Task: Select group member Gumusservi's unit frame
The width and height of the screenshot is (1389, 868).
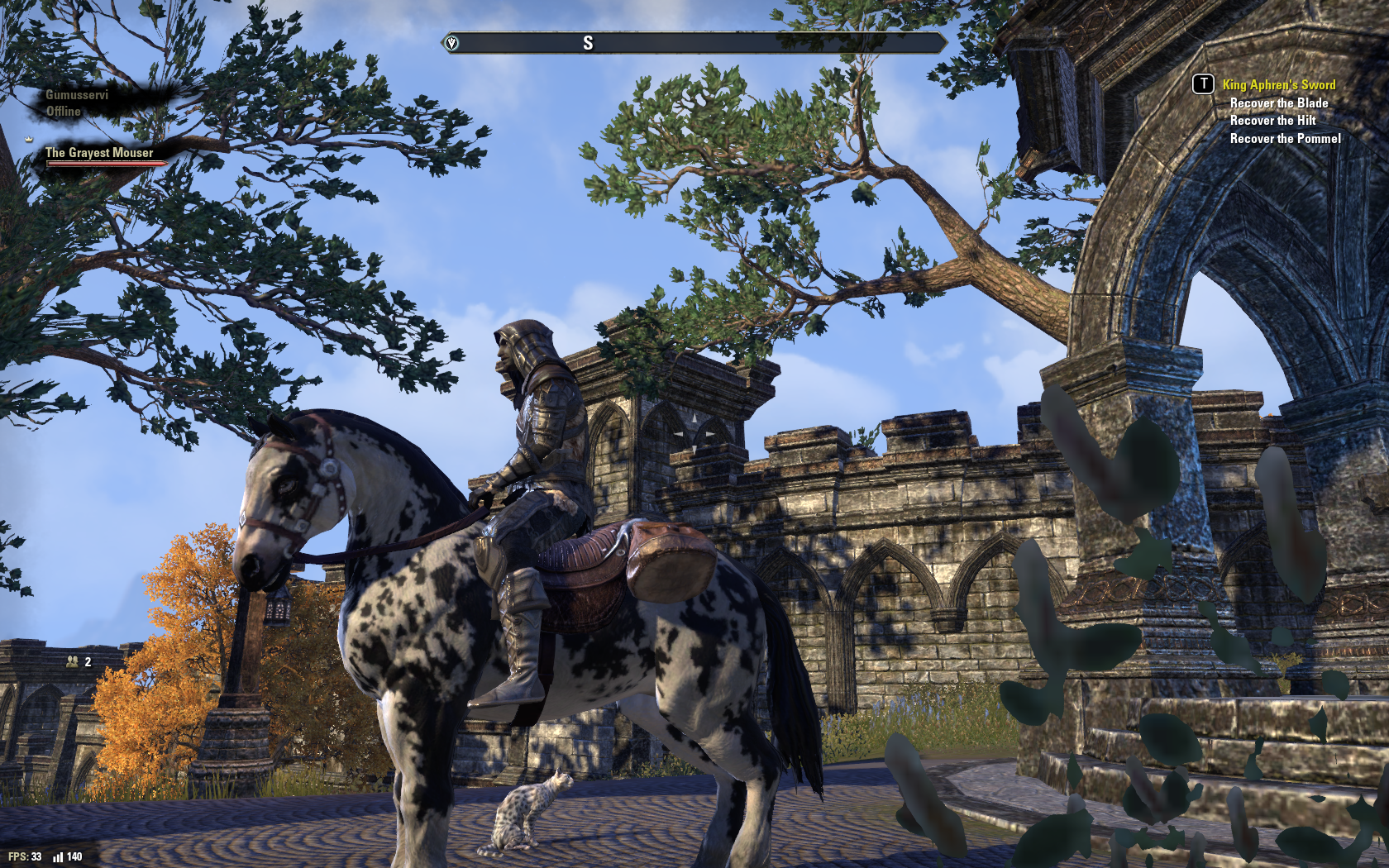Action: [76, 103]
